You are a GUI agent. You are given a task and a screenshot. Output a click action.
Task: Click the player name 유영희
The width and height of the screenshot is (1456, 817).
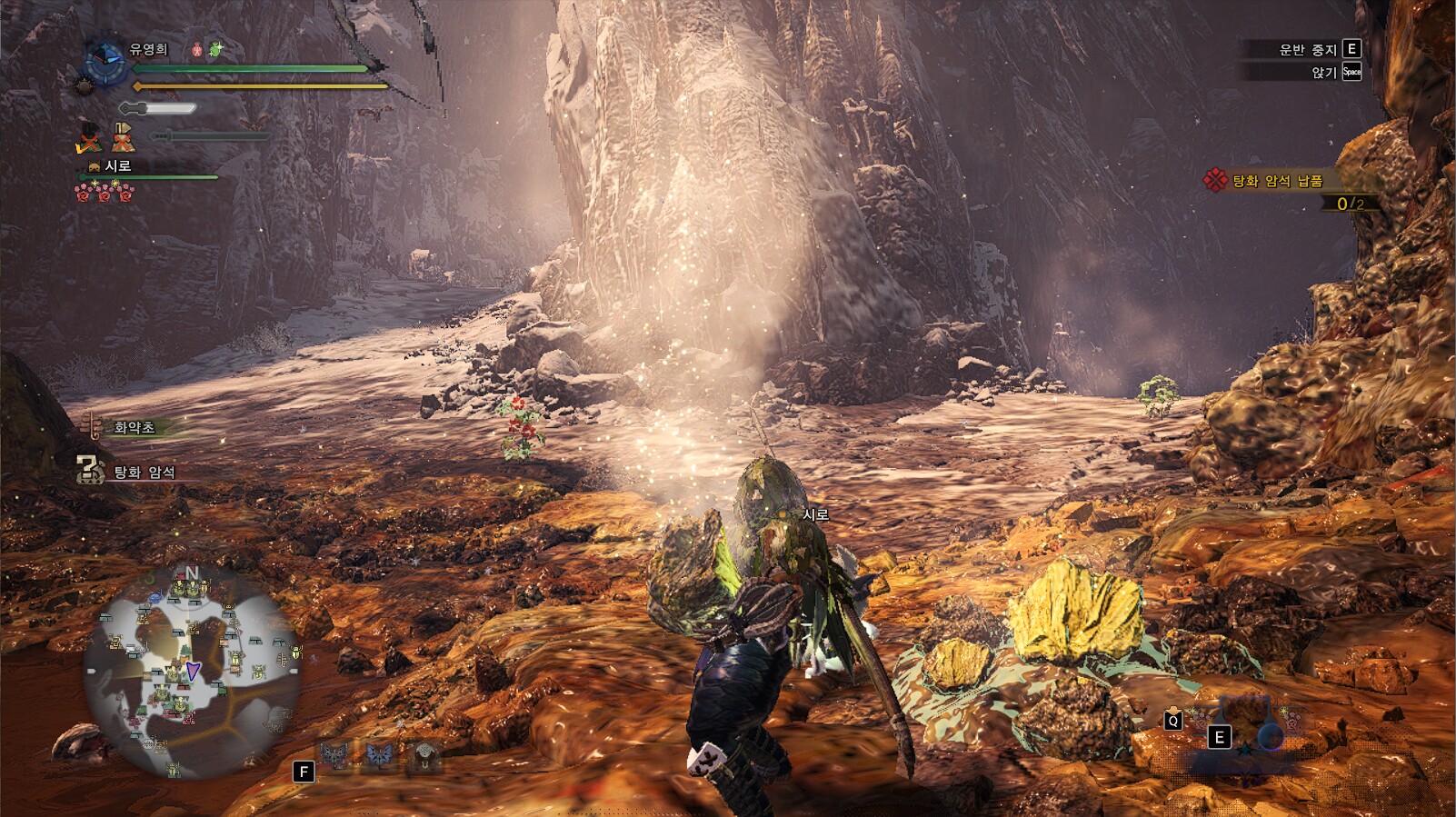pos(148,49)
